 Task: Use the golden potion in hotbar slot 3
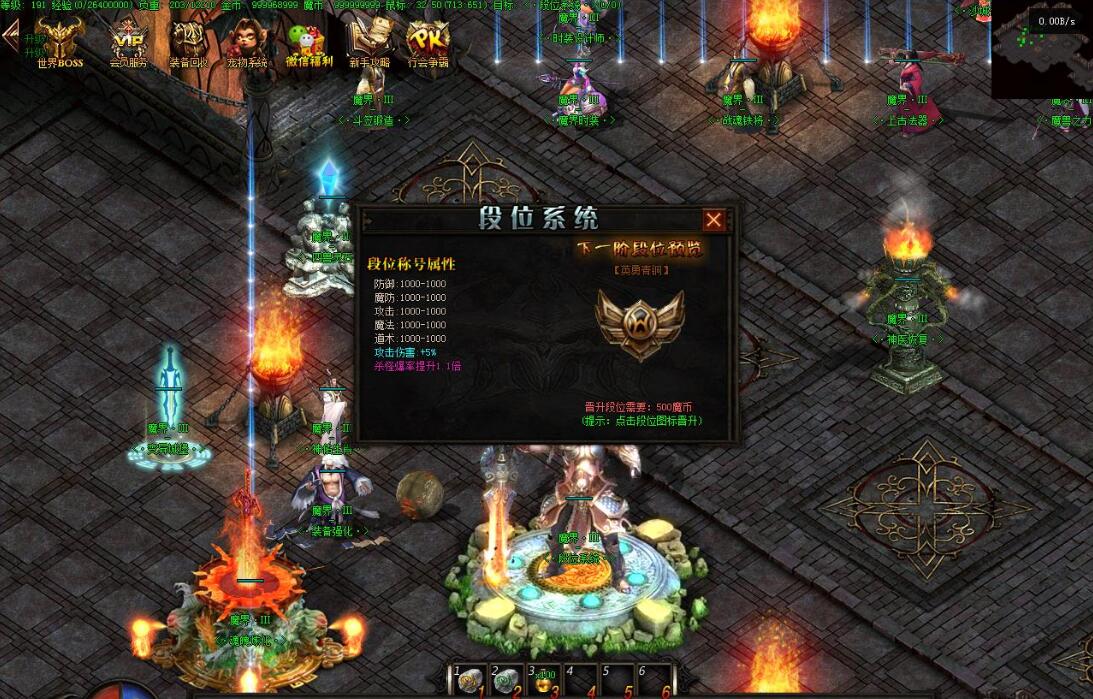point(544,681)
